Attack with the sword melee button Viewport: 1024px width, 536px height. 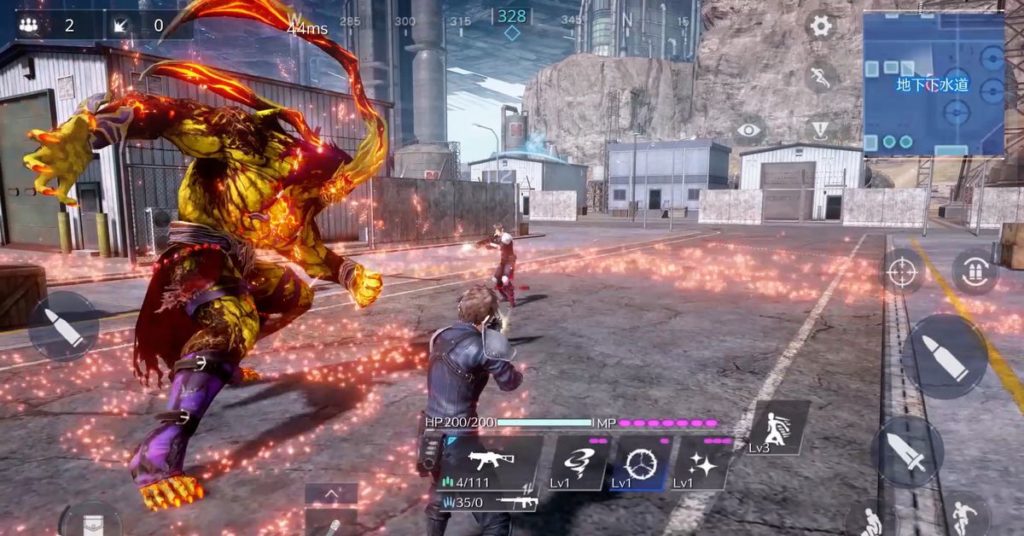pos(907,452)
